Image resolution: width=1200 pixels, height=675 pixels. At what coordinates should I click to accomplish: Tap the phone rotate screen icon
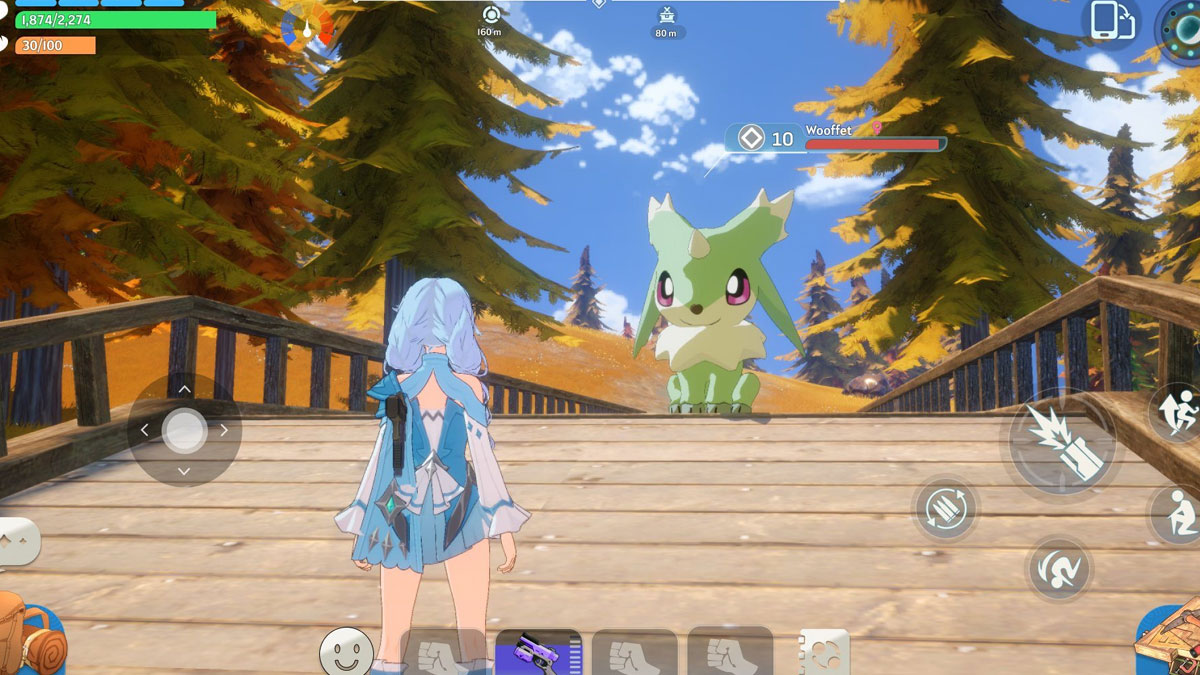click(1111, 21)
